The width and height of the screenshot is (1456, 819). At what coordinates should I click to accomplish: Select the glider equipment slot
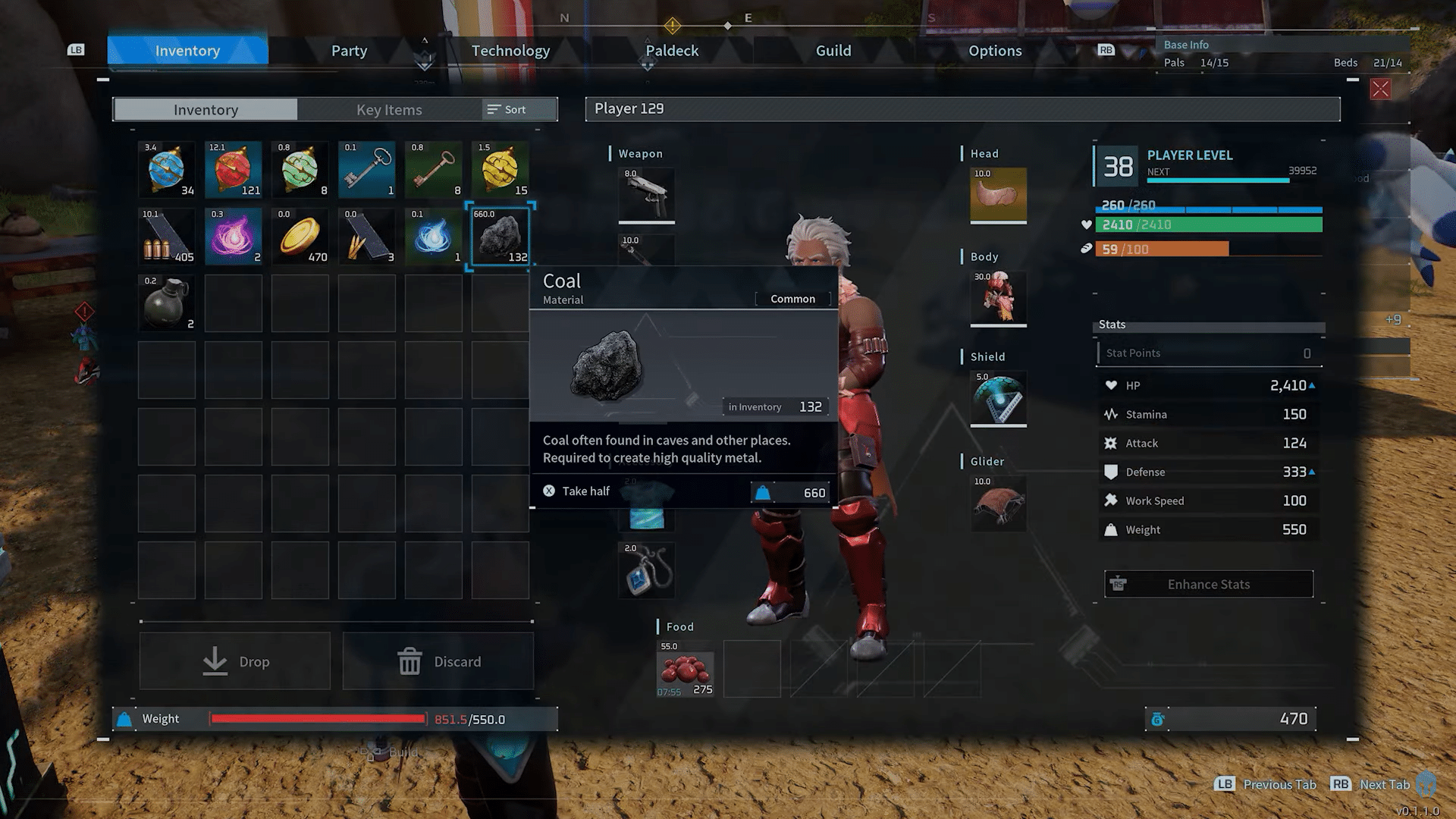[x=997, y=503]
